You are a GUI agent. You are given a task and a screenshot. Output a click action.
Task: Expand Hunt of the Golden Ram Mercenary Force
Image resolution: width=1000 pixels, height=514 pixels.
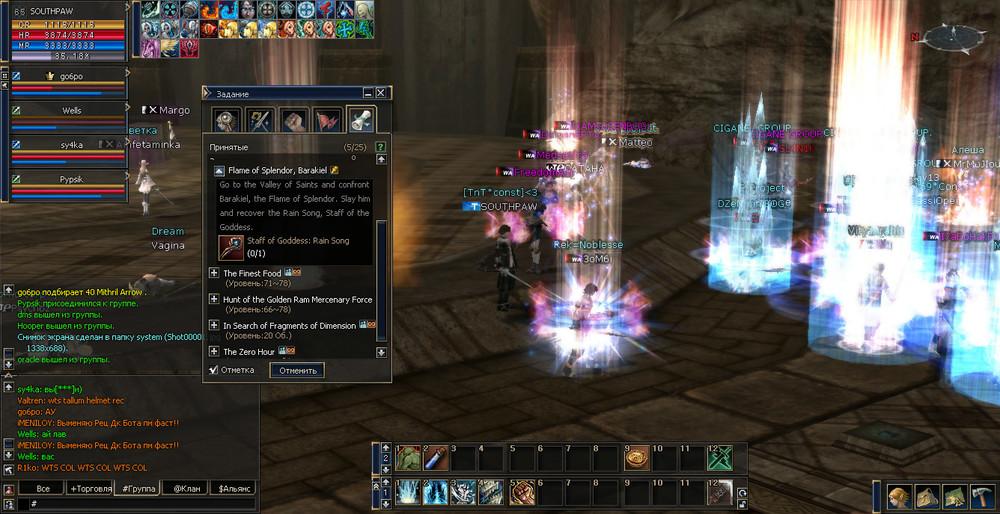click(214, 299)
